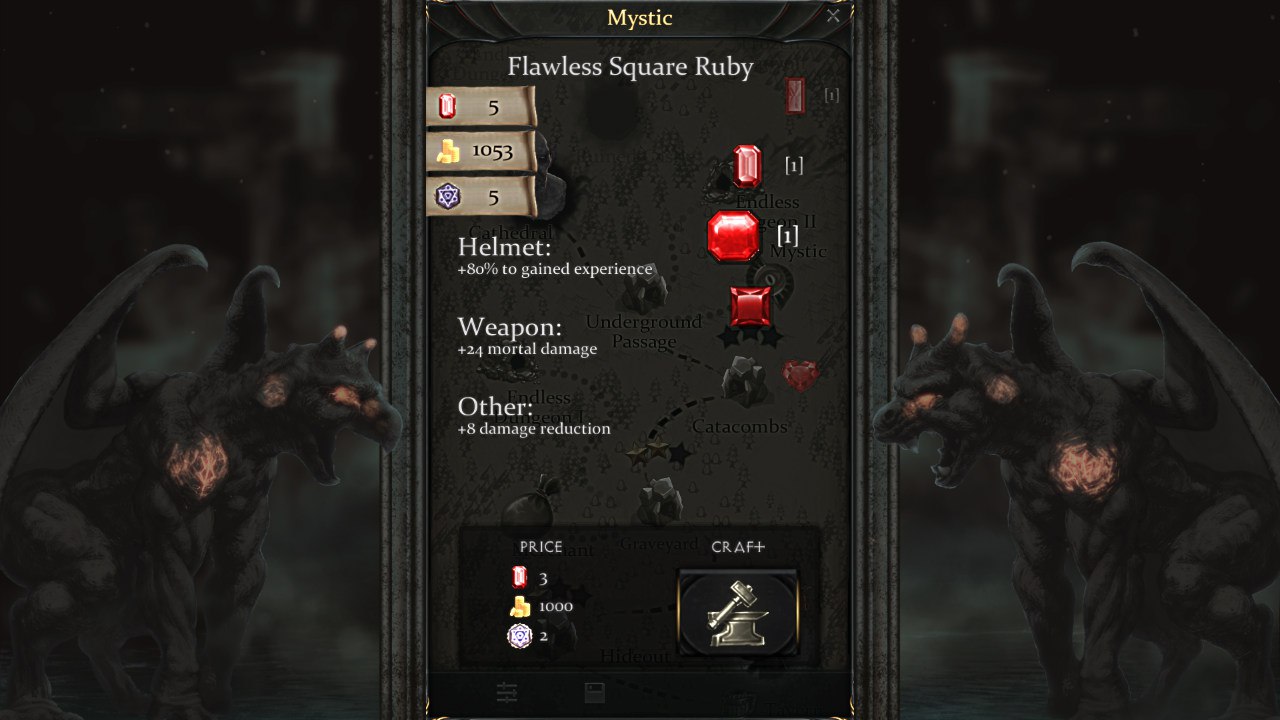Click the Flawless Square Ruby title text
Screen dimensions: 1280x720
click(631, 67)
